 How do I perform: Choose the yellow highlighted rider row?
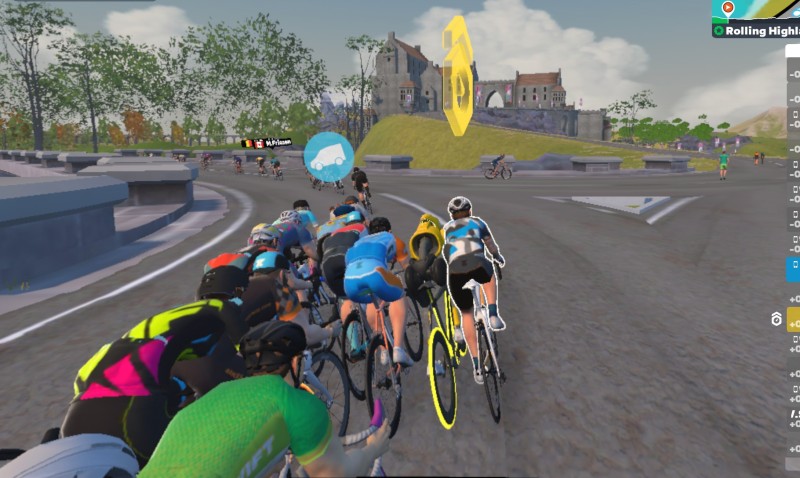coord(793,319)
